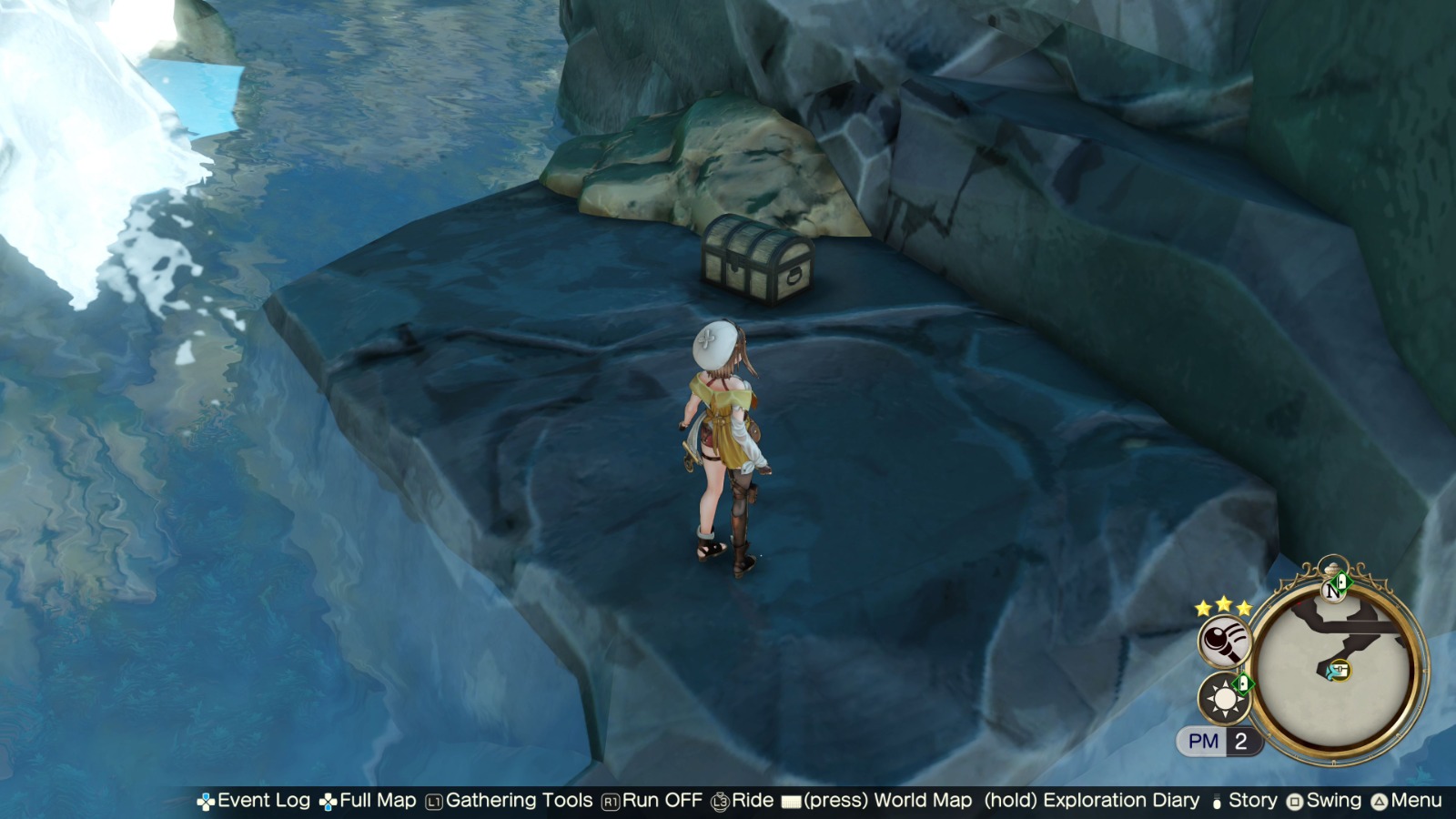Click the N compass marker on minimap
This screenshot has height=819, width=1456.
[1333, 592]
